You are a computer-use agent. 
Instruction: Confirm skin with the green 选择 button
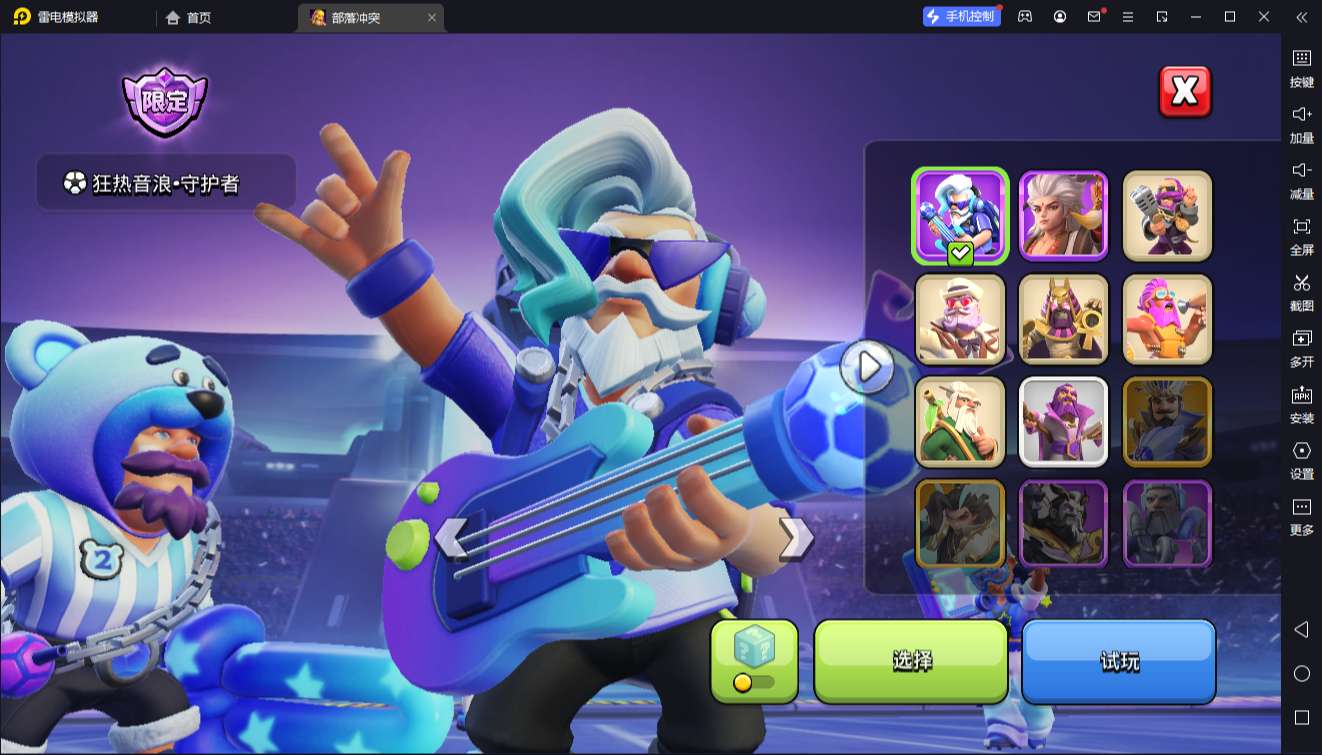click(911, 661)
